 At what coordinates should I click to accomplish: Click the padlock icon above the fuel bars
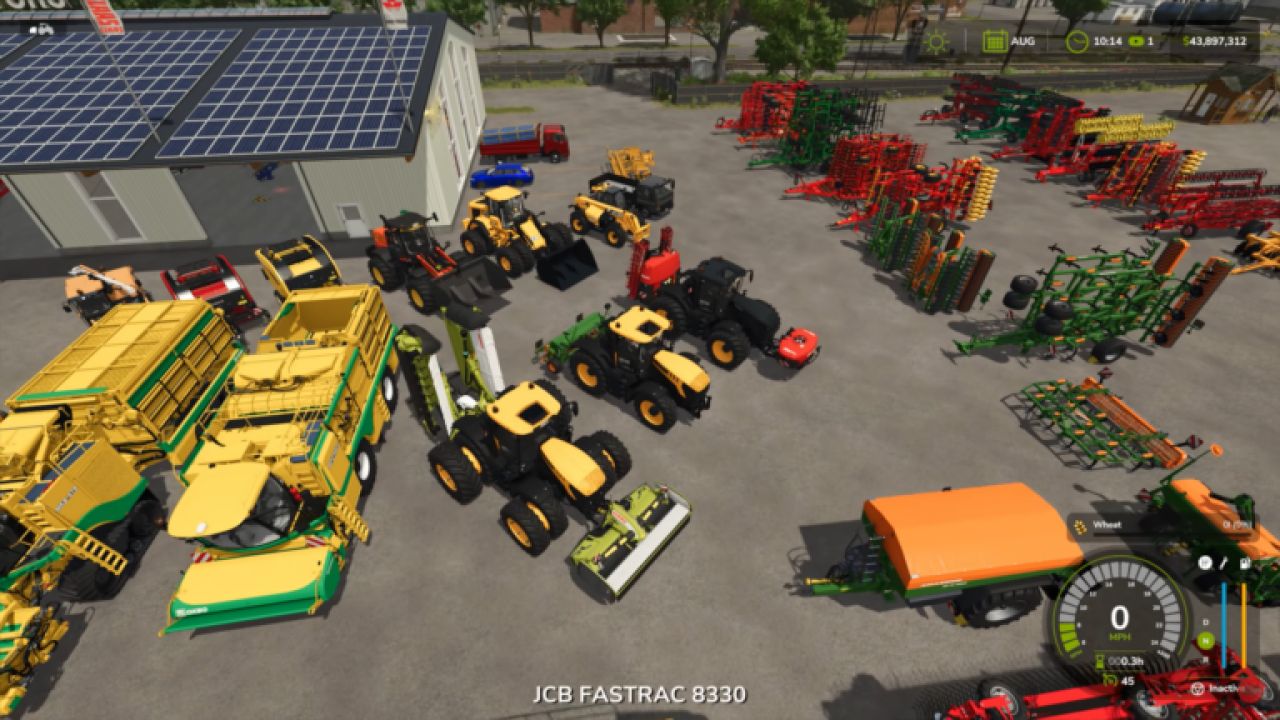1245,563
